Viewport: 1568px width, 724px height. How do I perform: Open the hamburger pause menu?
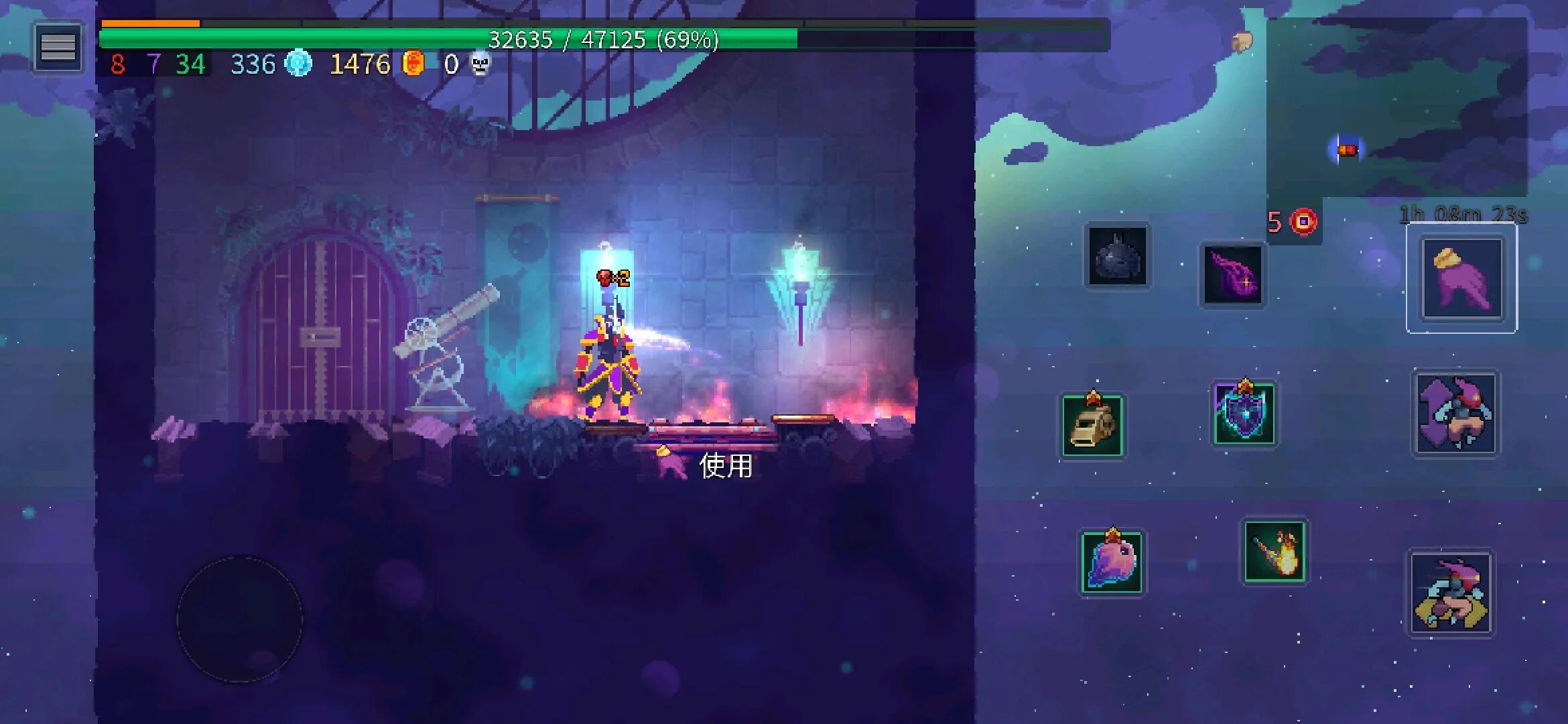[58, 48]
